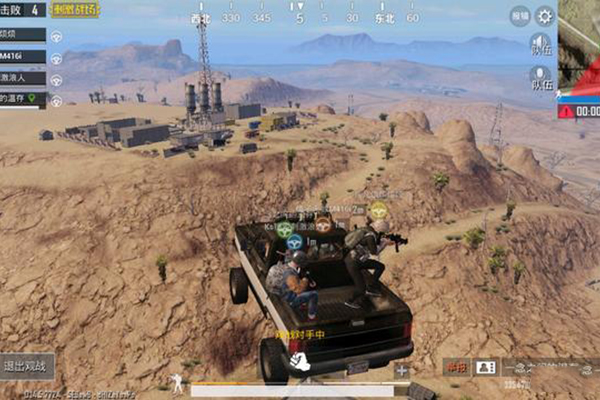Viewport: 600px width, 400px height.
Task: Select teammate M416i in the squad list
Action: pos(22,56)
